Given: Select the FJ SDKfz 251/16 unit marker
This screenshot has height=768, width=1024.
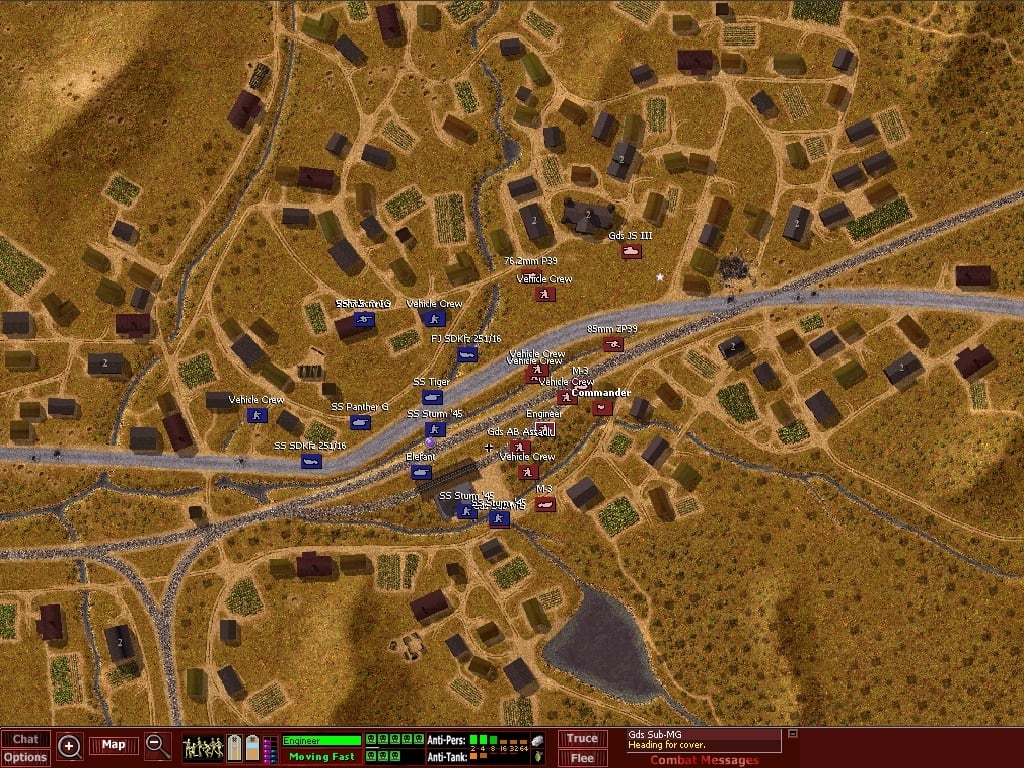Looking at the screenshot, I should click(467, 354).
